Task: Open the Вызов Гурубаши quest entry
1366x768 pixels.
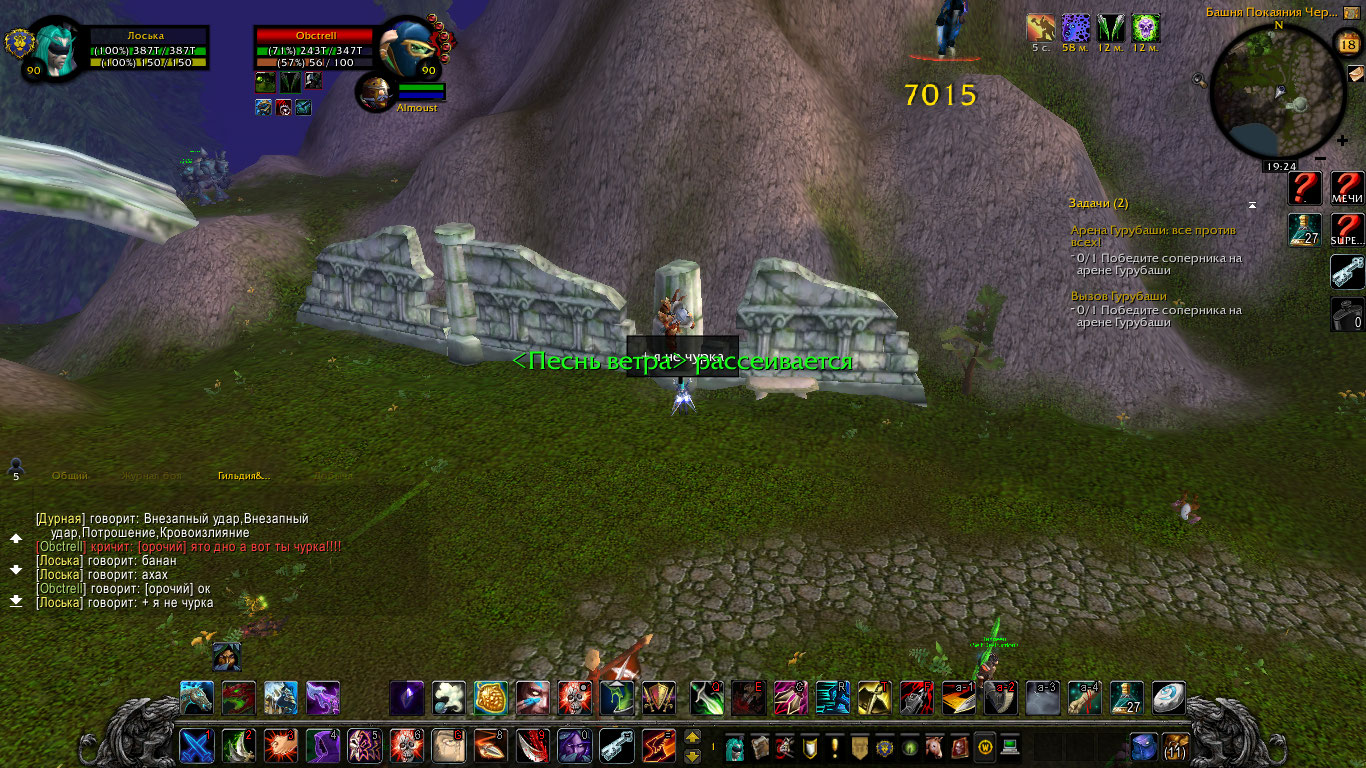Action: click(1118, 296)
